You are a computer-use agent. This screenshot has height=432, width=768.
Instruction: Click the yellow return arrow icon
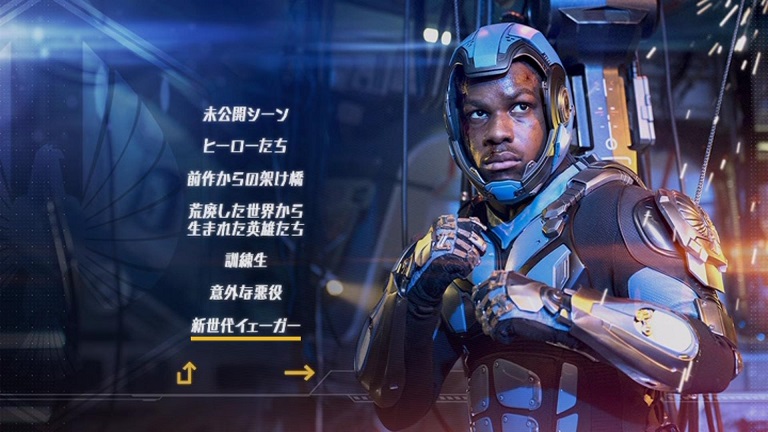pos(186,373)
